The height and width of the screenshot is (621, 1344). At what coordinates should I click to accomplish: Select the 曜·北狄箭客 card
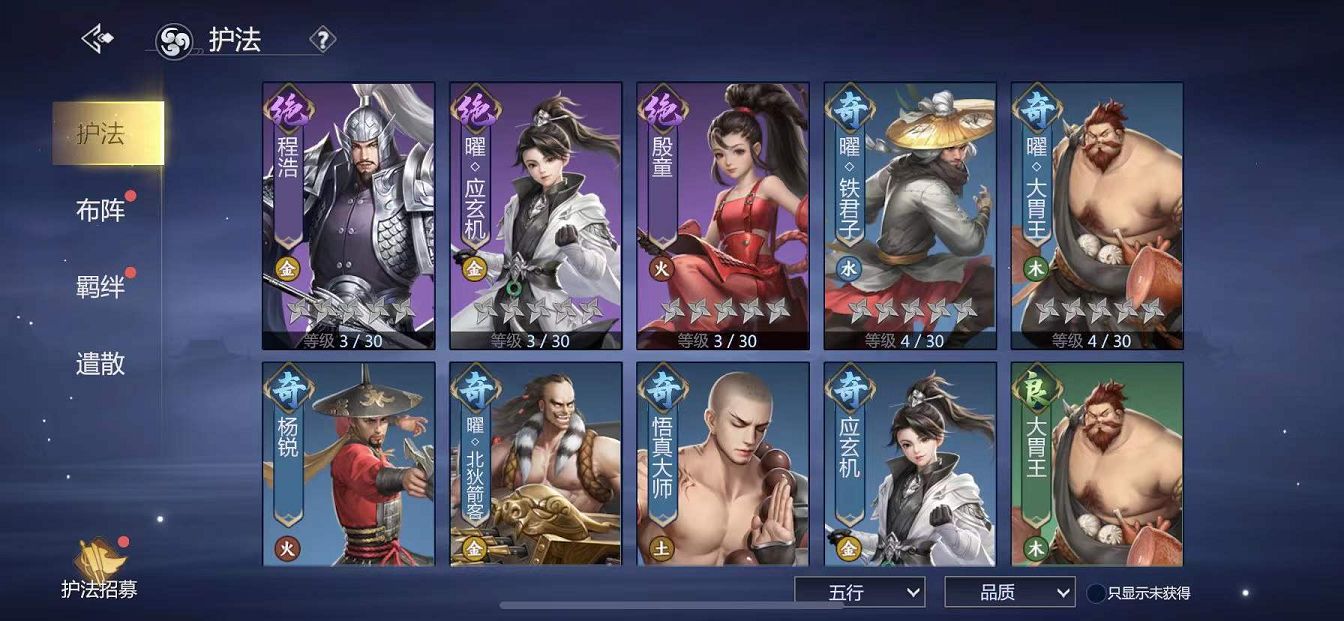[x=535, y=463]
